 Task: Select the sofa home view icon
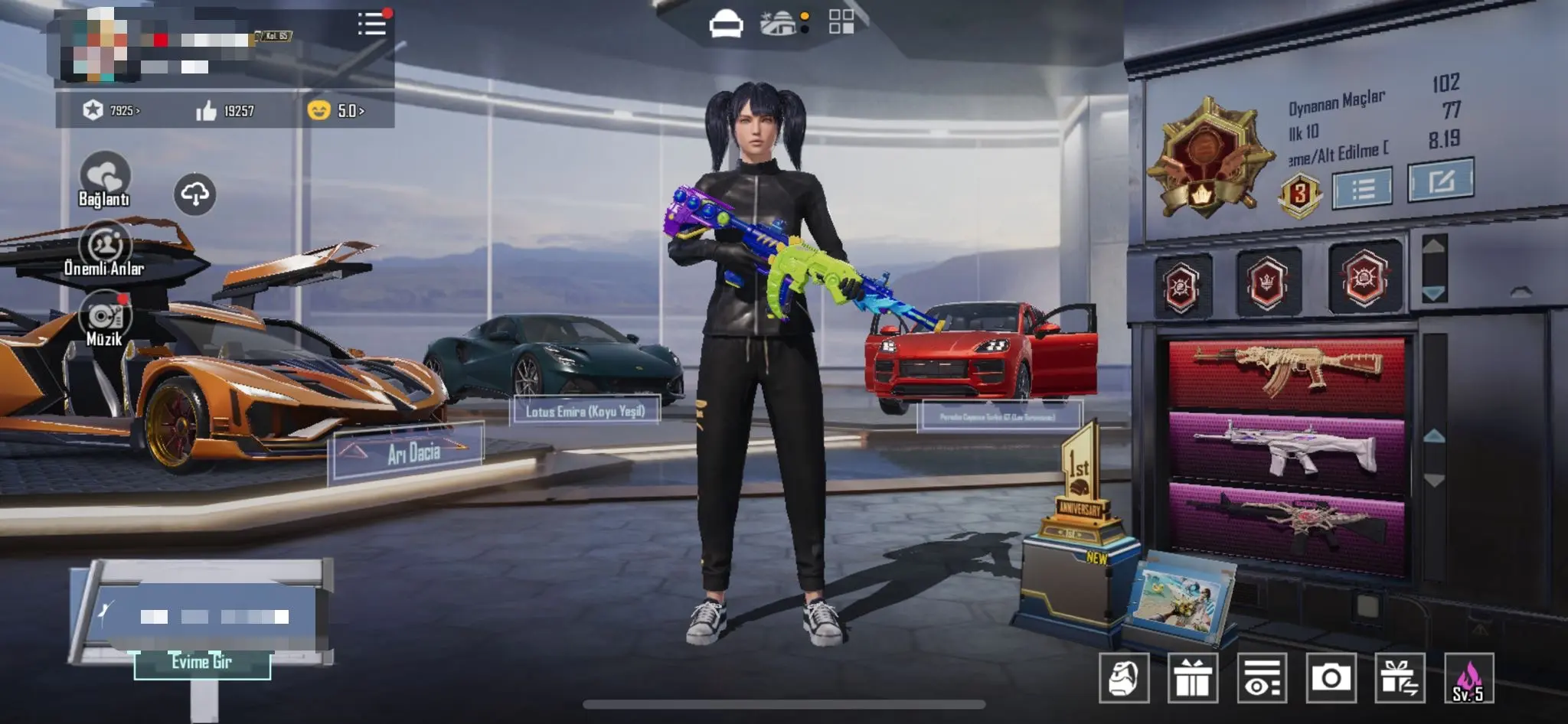(725, 24)
